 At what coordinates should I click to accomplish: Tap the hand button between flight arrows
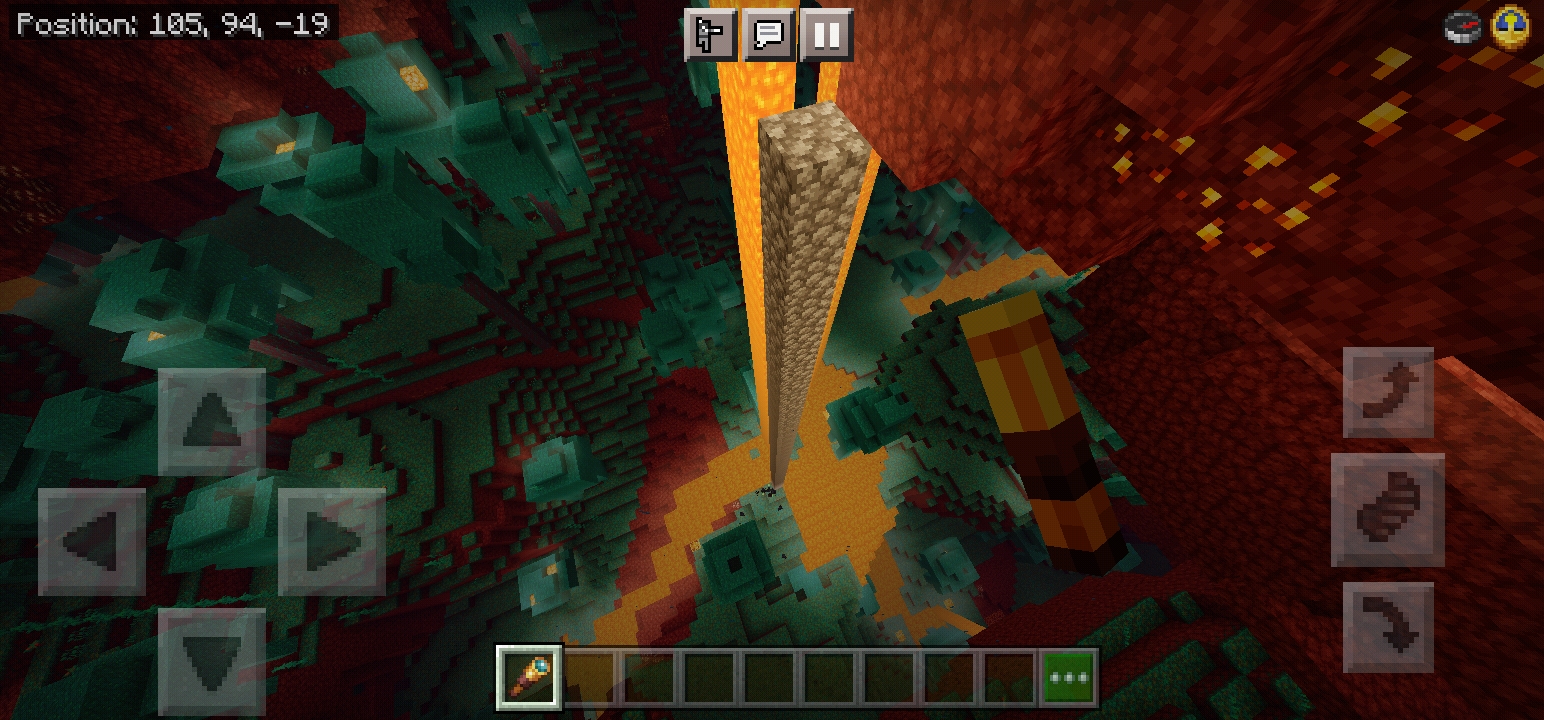[x=1388, y=509]
